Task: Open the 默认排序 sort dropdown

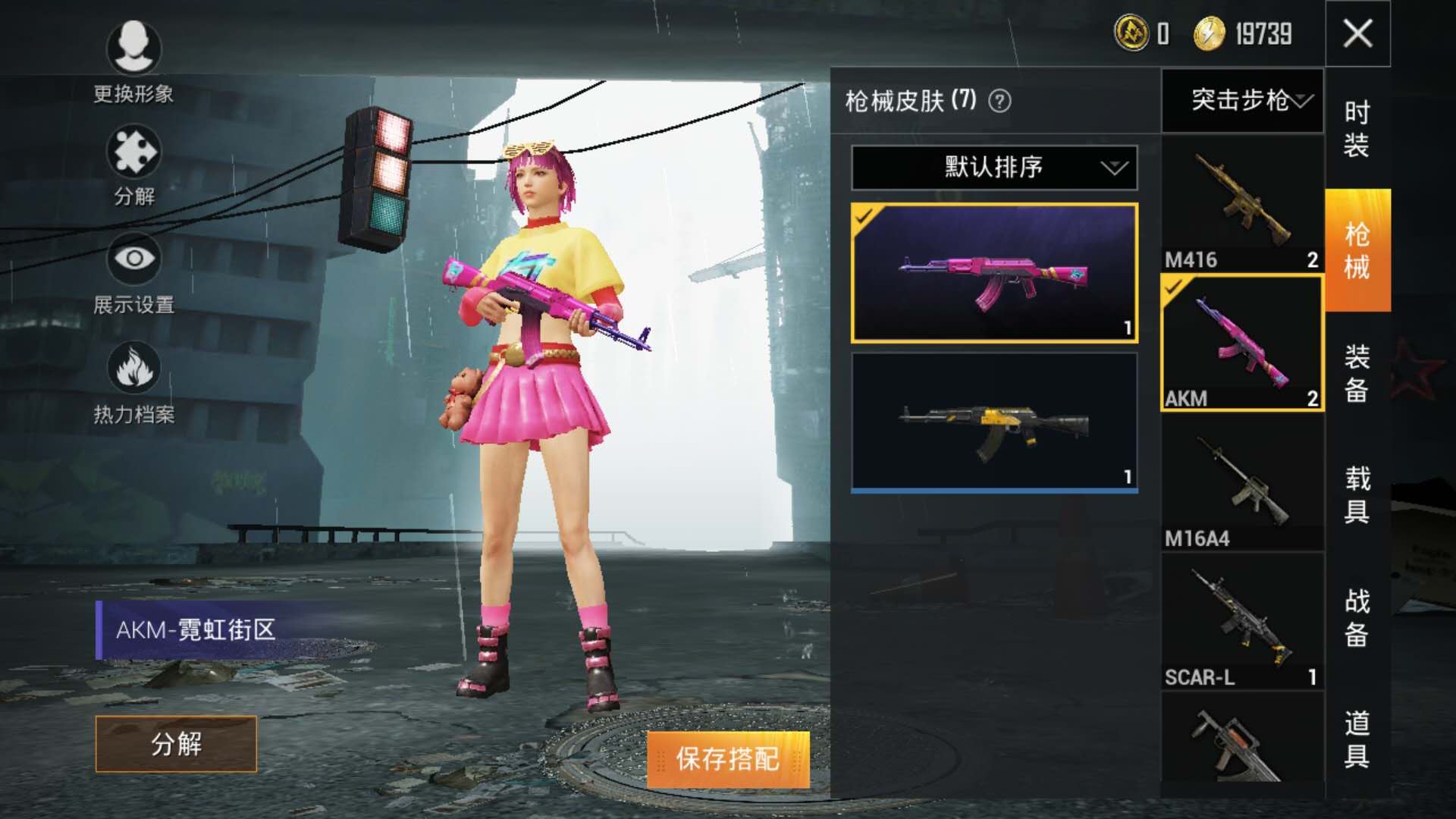Action: [x=994, y=168]
